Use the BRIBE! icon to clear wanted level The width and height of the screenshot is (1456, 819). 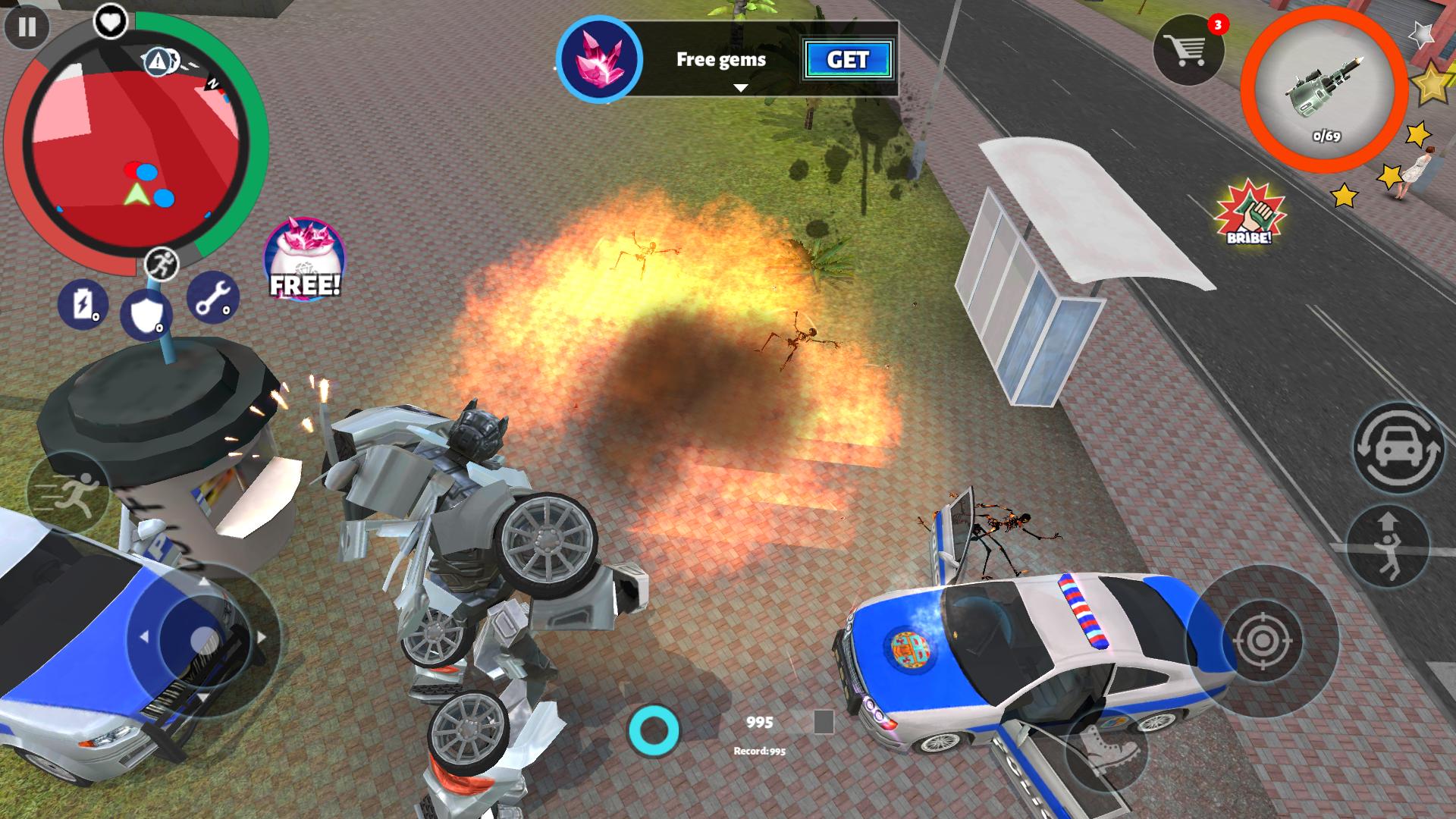point(1249,220)
